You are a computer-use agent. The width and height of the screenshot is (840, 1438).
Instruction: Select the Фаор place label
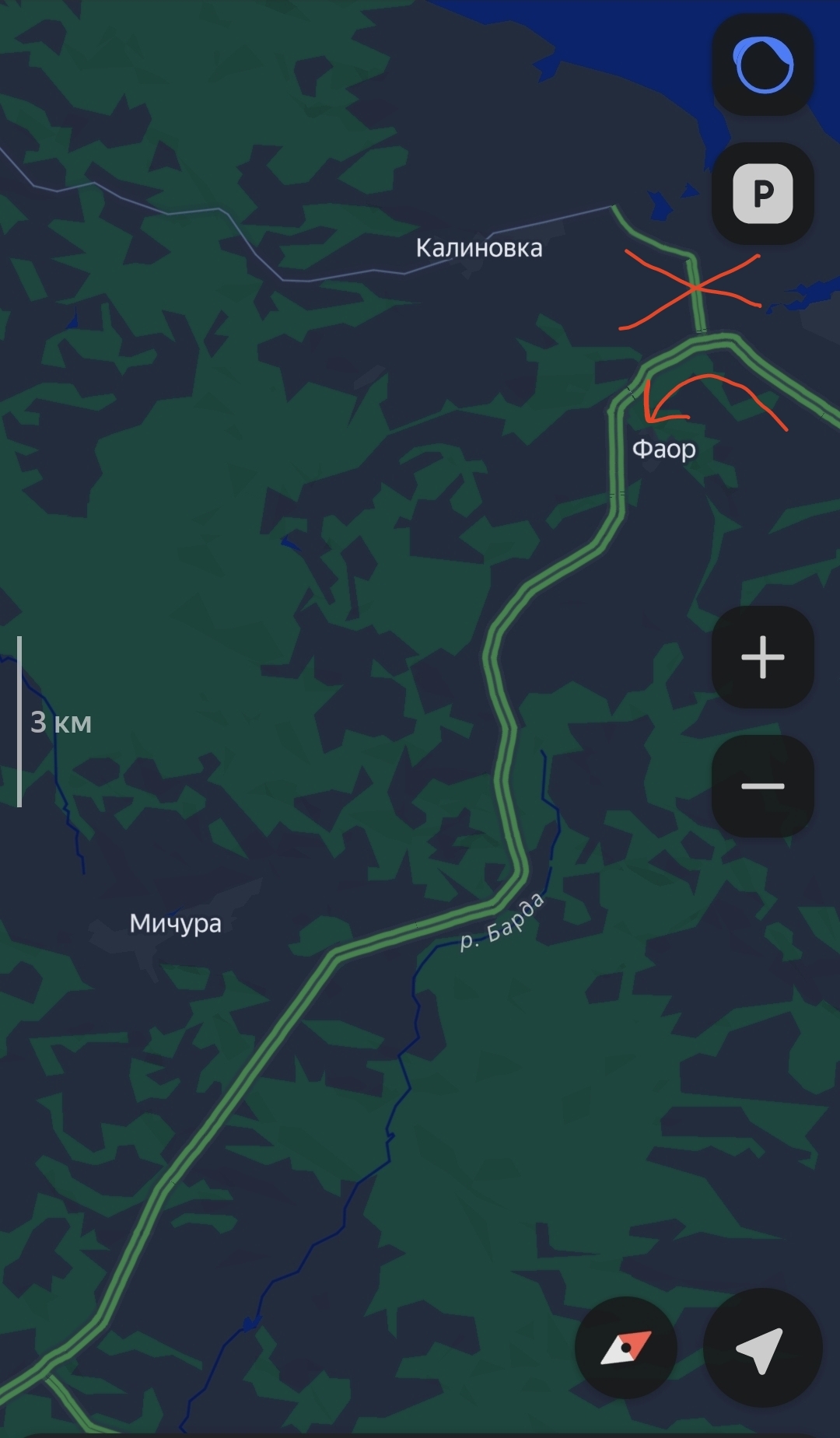pyautogui.click(x=663, y=449)
